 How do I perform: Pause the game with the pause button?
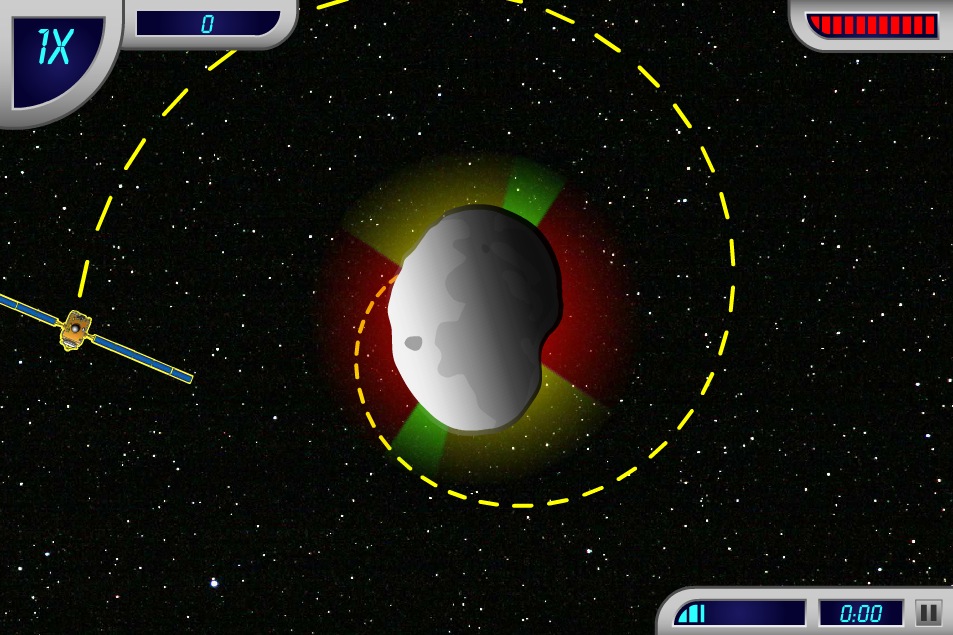928,613
